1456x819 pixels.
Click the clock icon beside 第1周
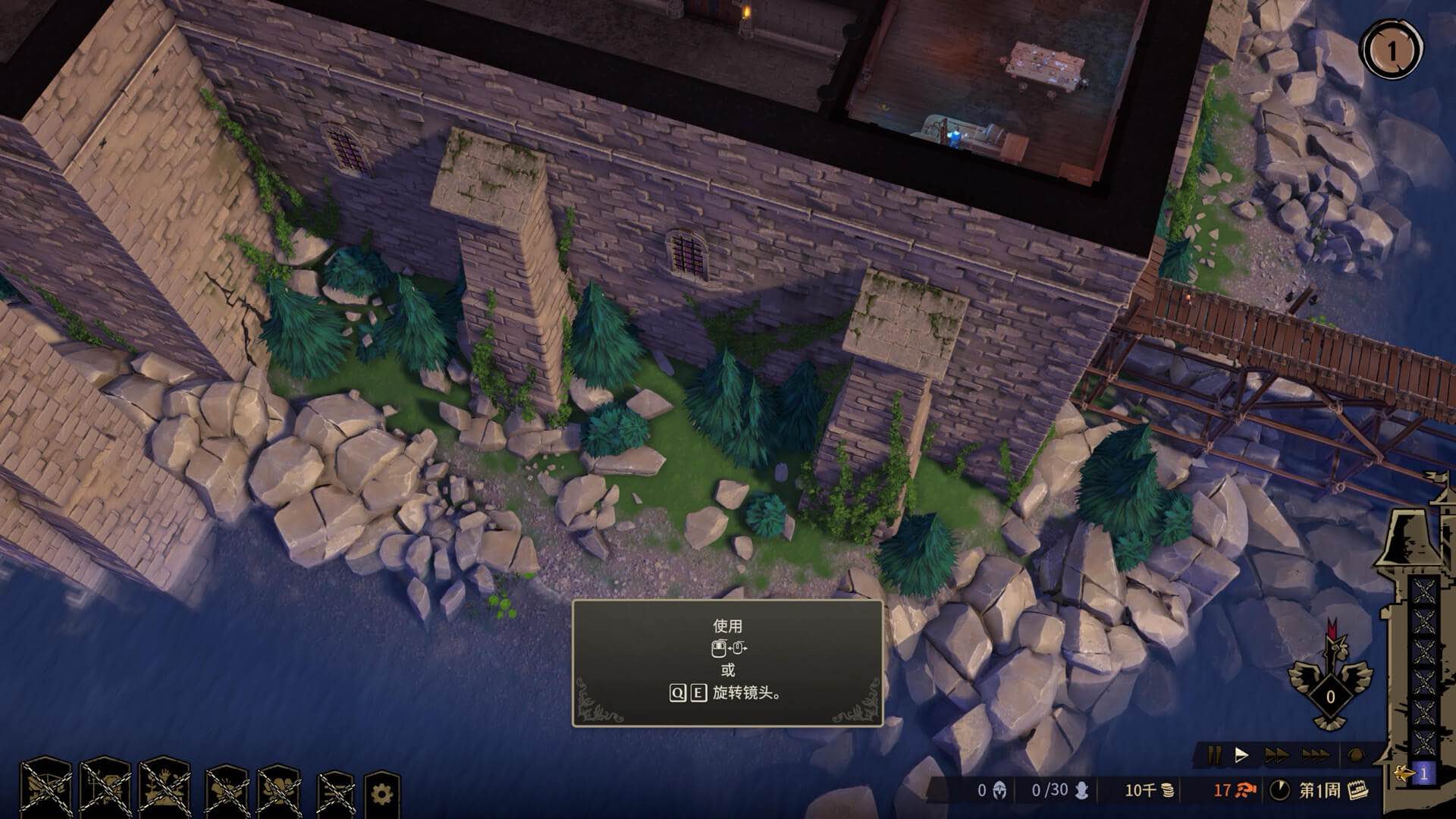tap(1279, 791)
